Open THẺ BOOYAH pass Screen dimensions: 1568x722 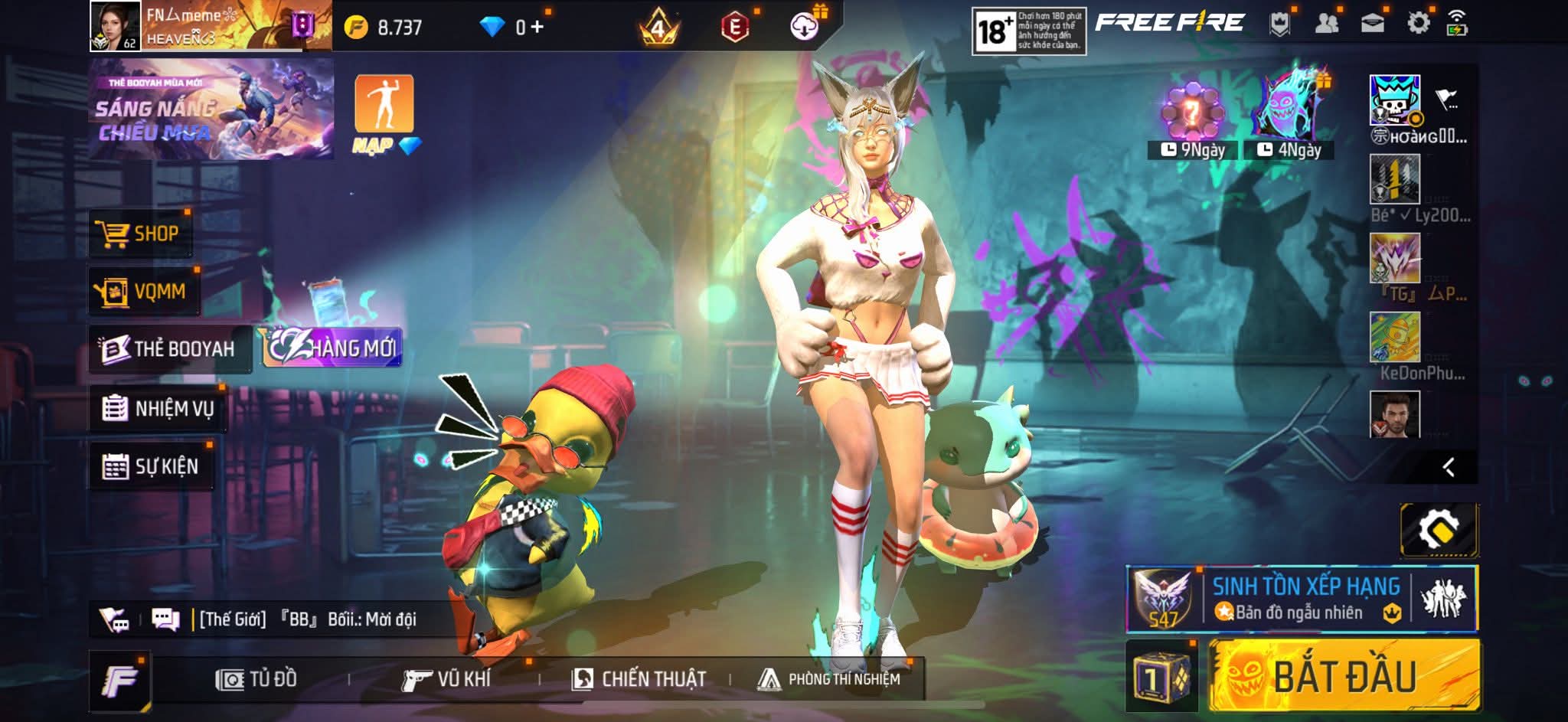[170, 349]
